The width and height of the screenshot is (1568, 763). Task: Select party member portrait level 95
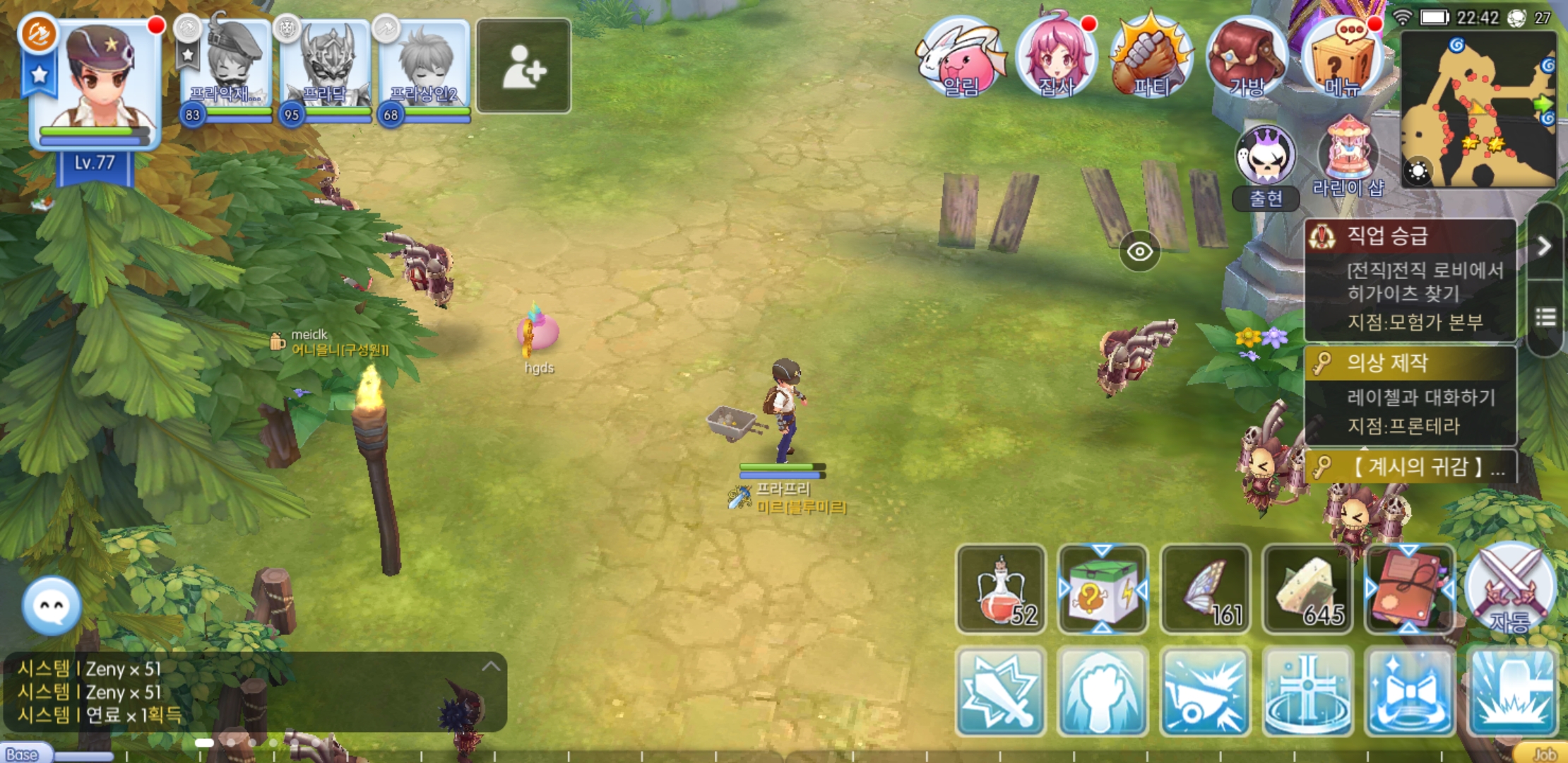point(326,71)
